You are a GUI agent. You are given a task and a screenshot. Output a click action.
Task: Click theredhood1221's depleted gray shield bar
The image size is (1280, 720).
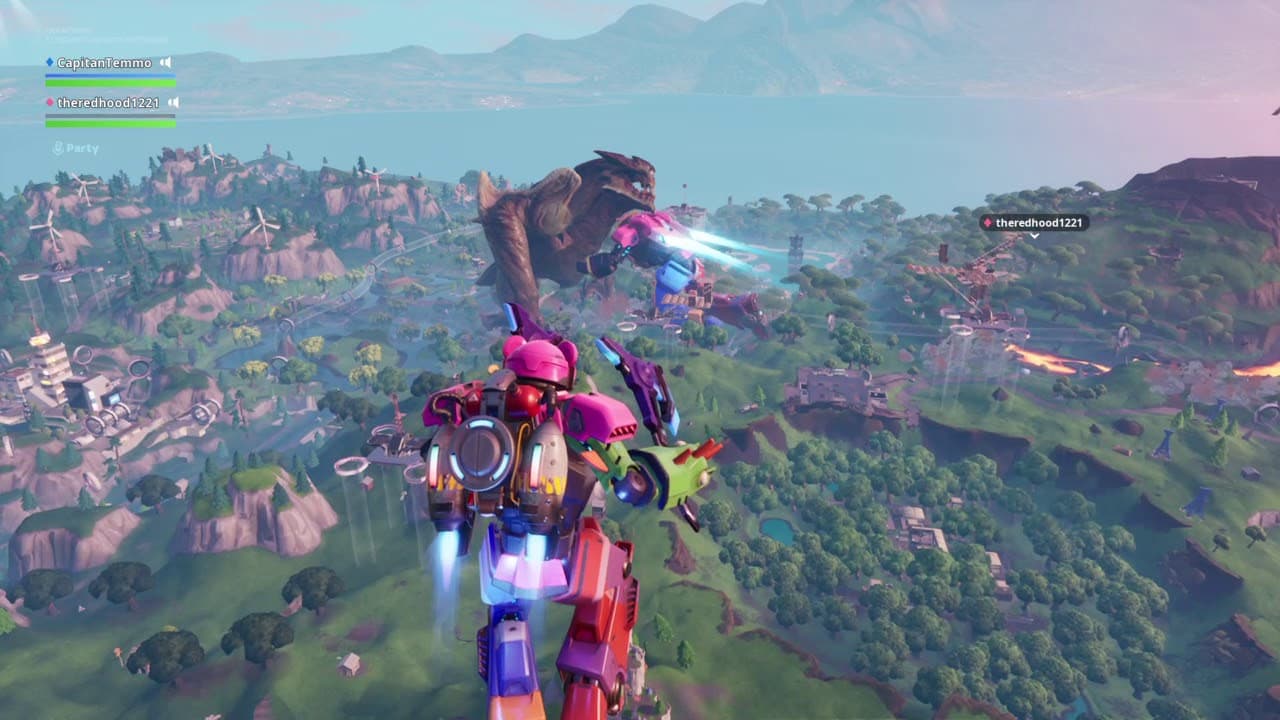click(x=110, y=115)
